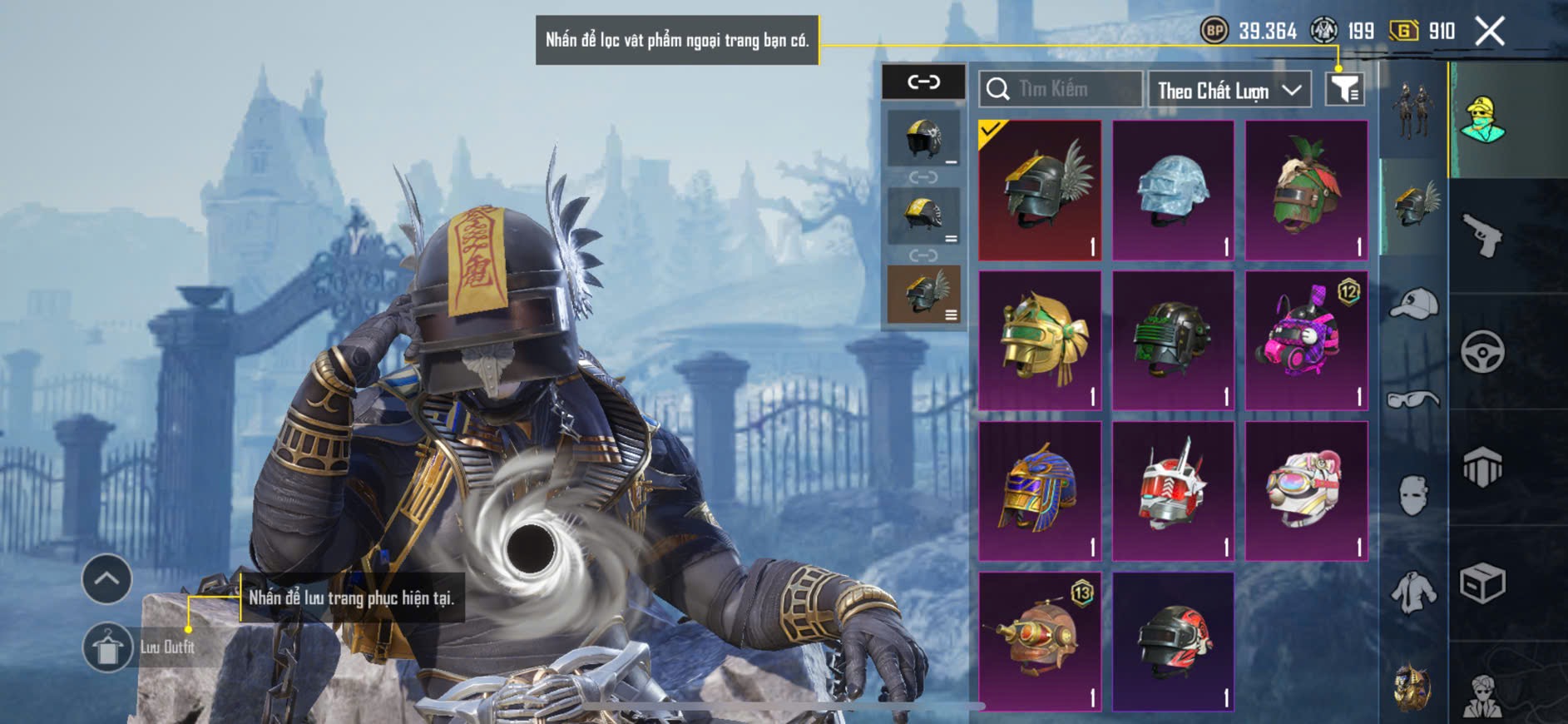Select the glasses accessory category

tap(1413, 400)
